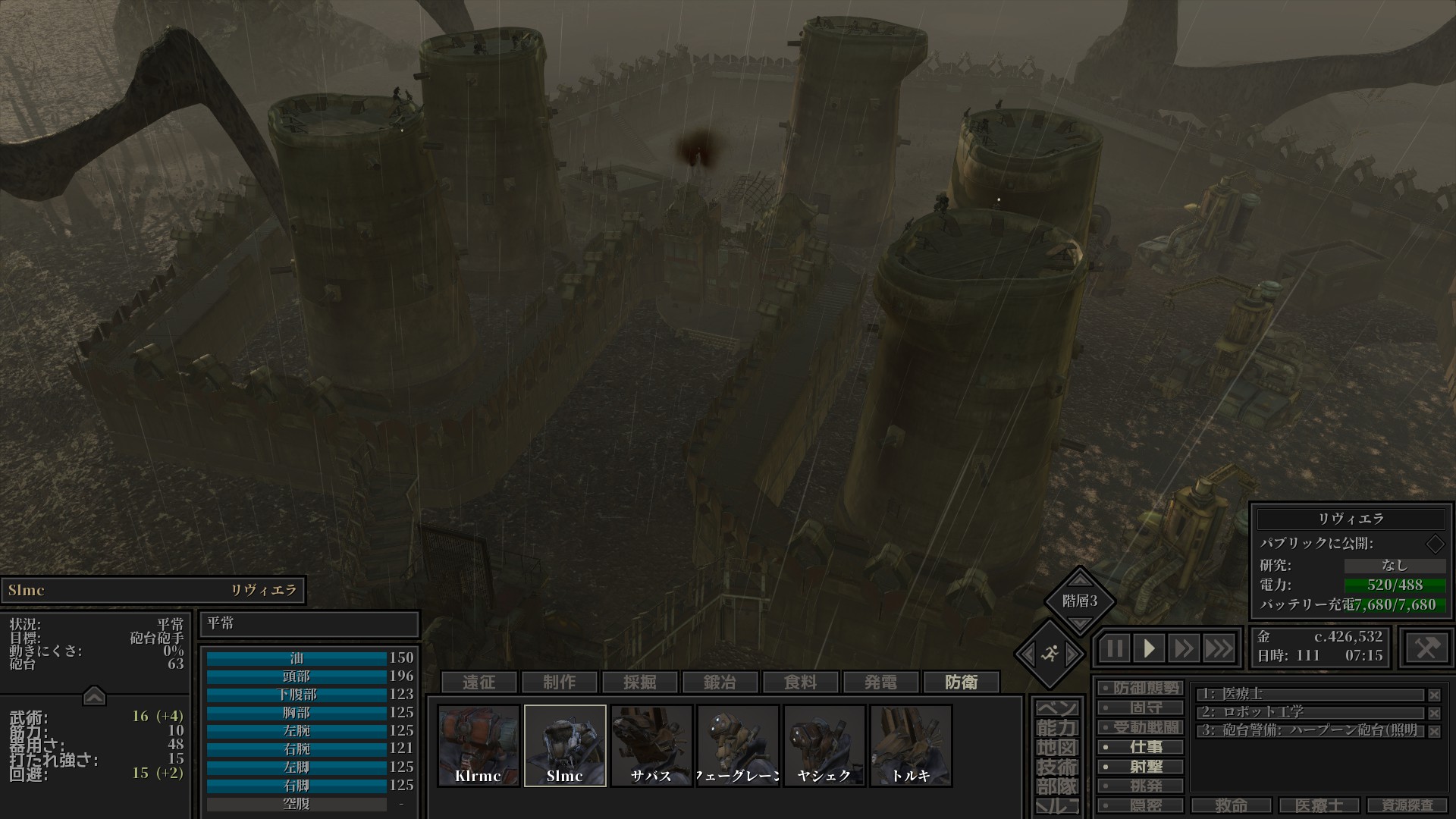
Task: Select the Klrmc character portrait
Action: (x=479, y=745)
